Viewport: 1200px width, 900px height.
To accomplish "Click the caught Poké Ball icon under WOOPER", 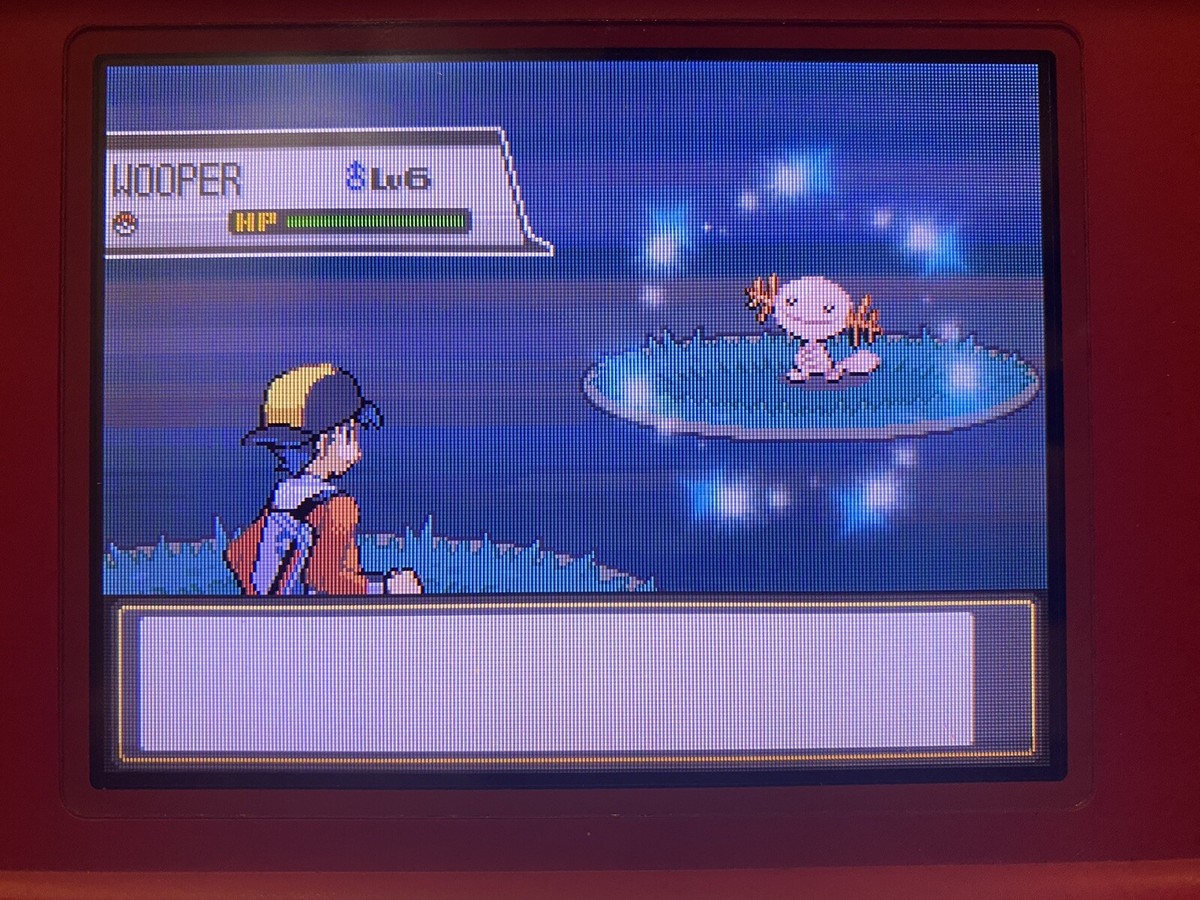I will (125, 224).
